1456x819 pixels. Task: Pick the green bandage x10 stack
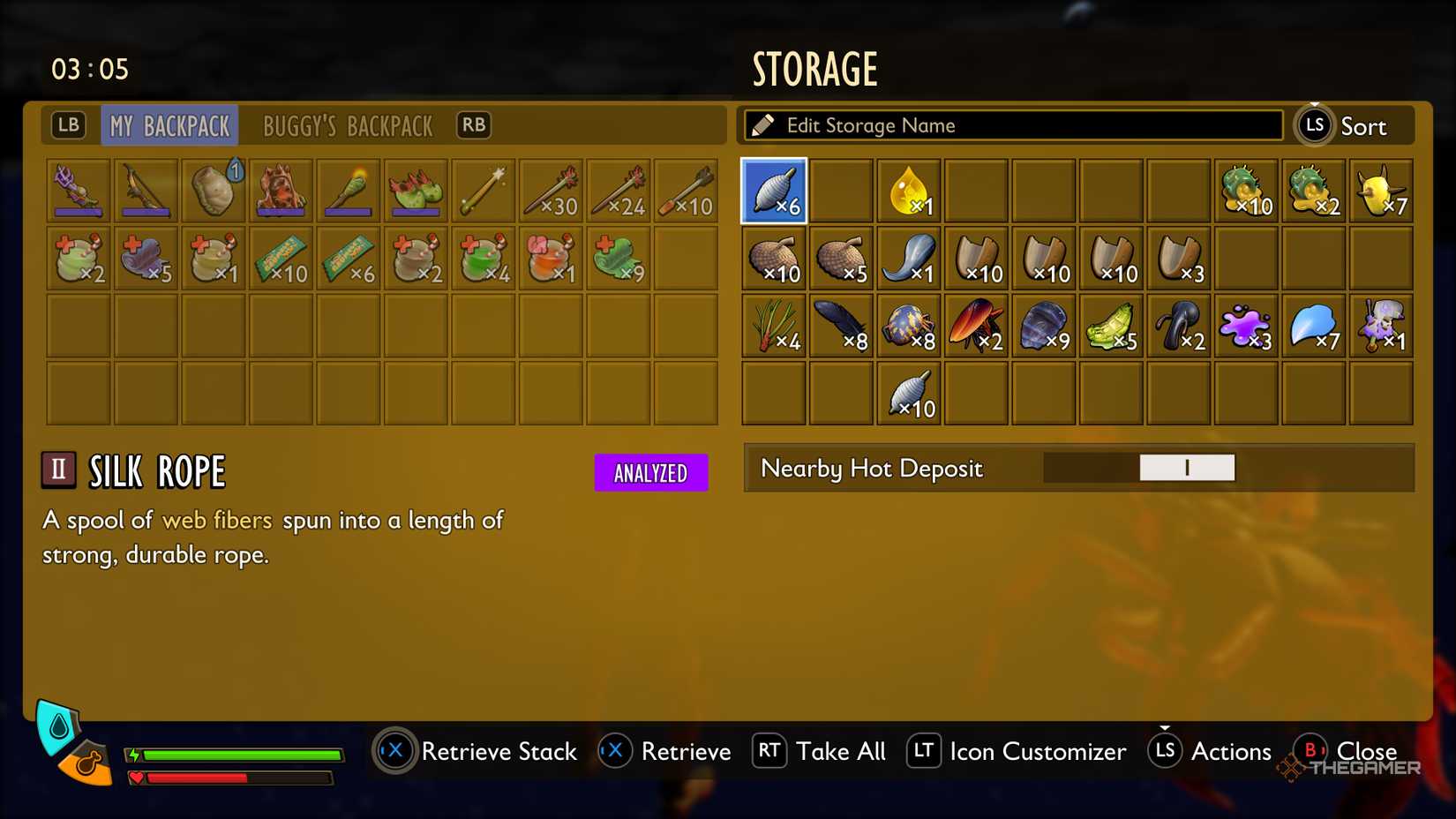[x=281, y=259]
